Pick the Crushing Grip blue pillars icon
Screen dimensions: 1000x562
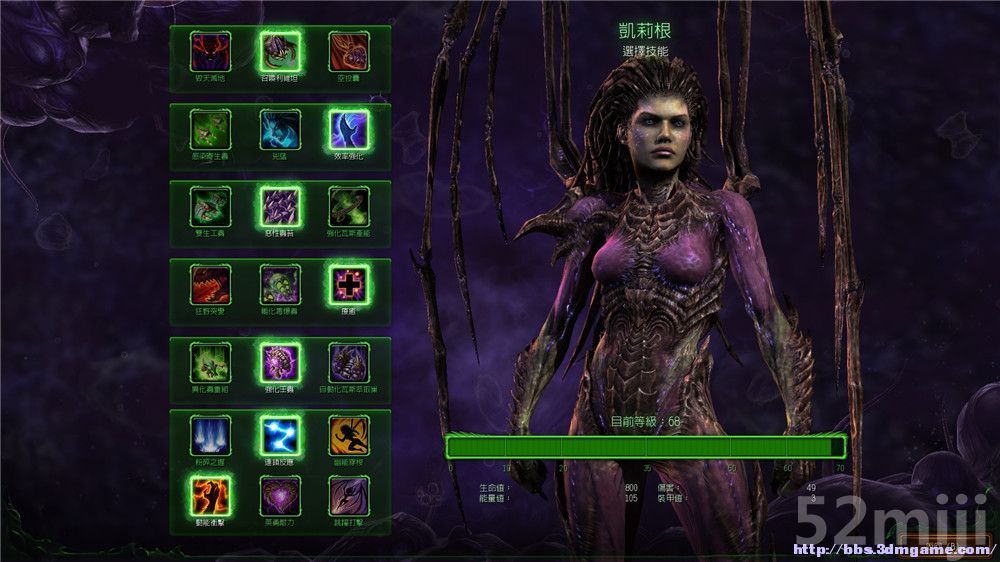point(210,436)
